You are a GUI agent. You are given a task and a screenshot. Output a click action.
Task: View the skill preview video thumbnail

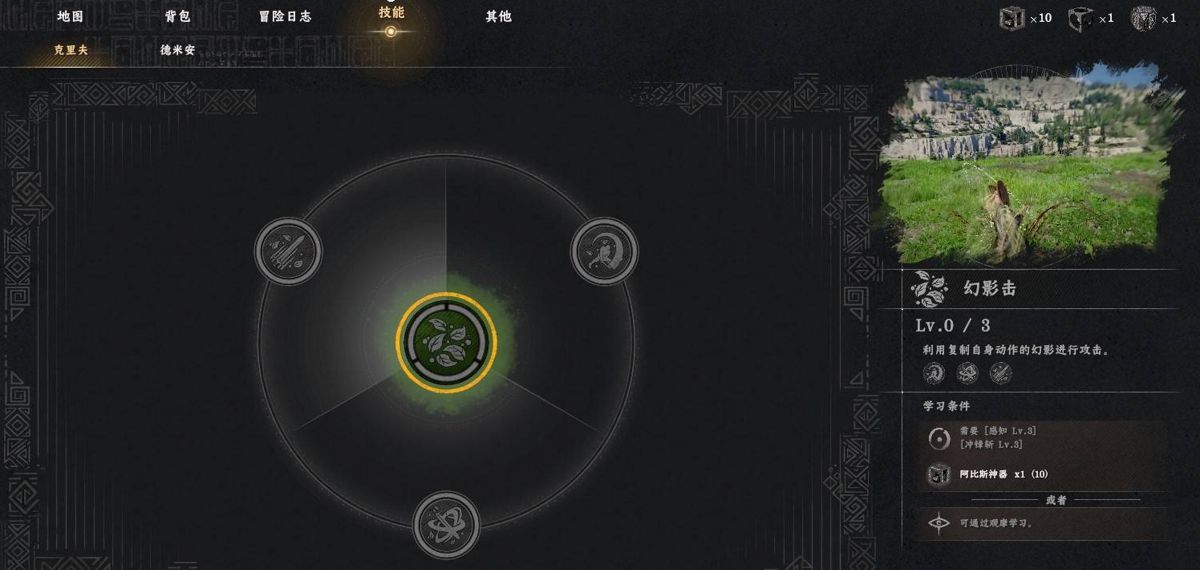click(1025, 163)
